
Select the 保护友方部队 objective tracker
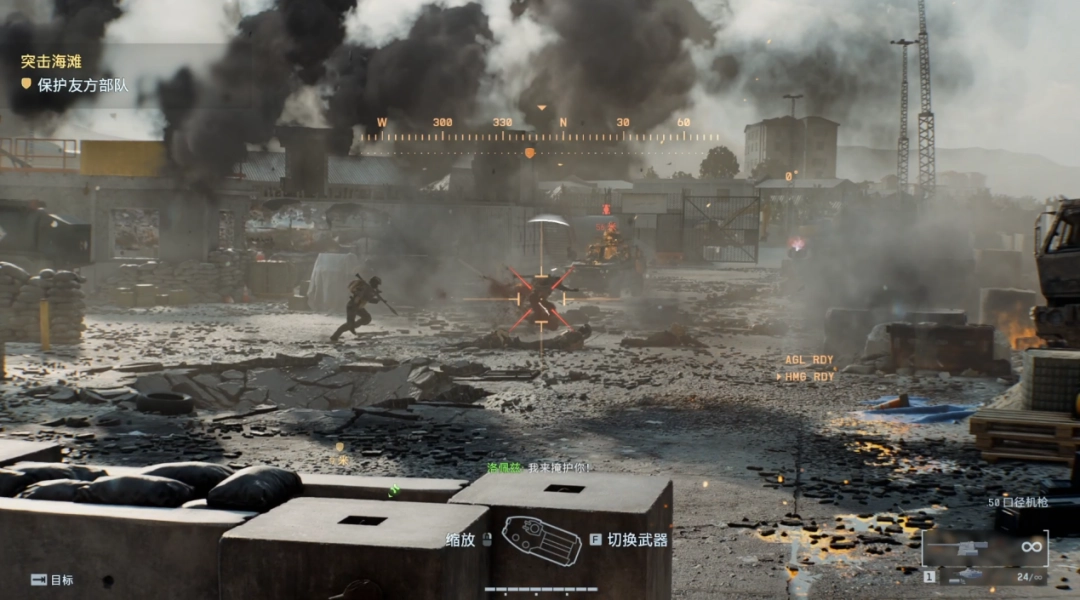point(82,86)
